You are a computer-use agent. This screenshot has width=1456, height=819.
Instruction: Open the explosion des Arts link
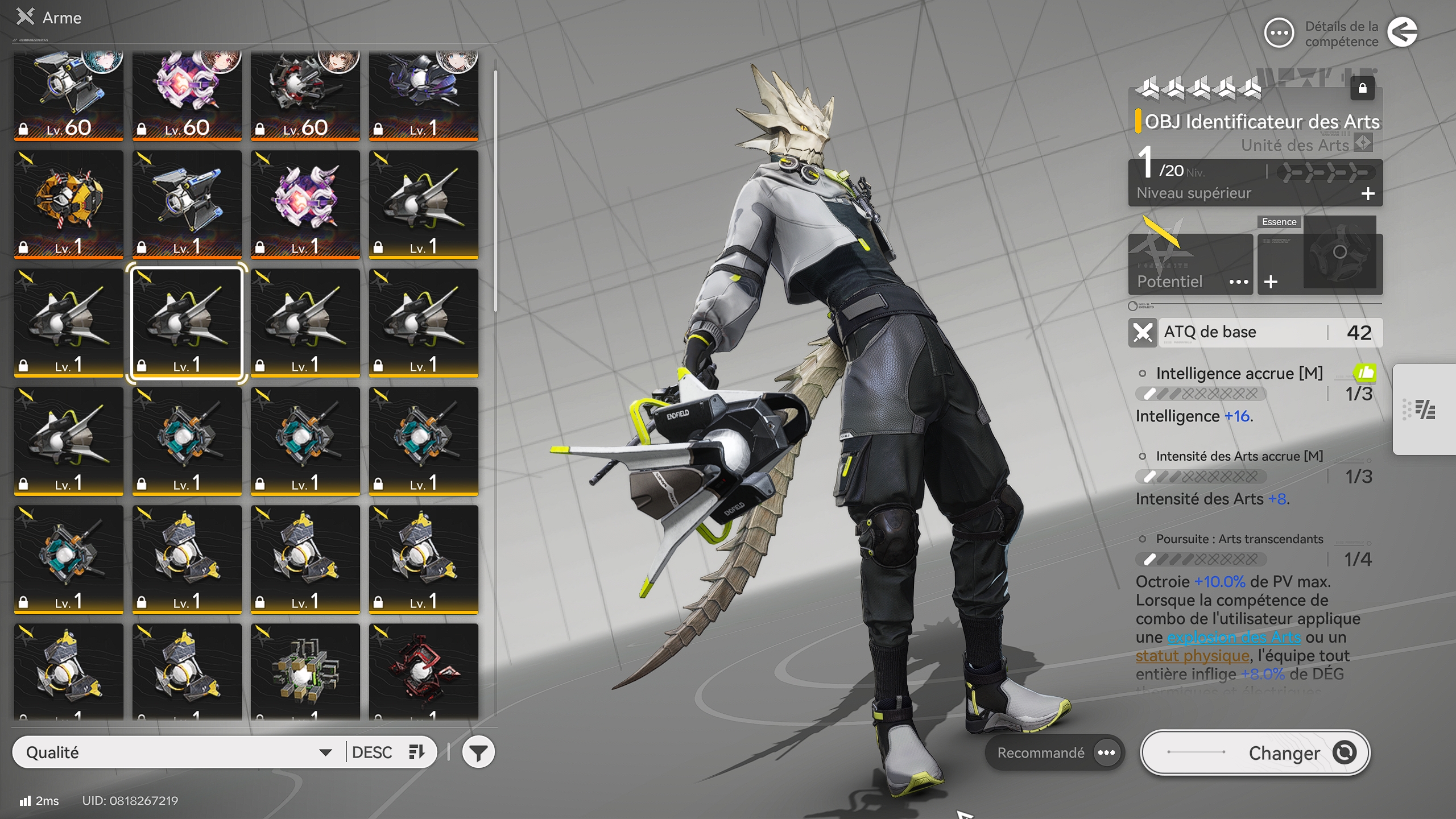click(x=1234, y=637)
